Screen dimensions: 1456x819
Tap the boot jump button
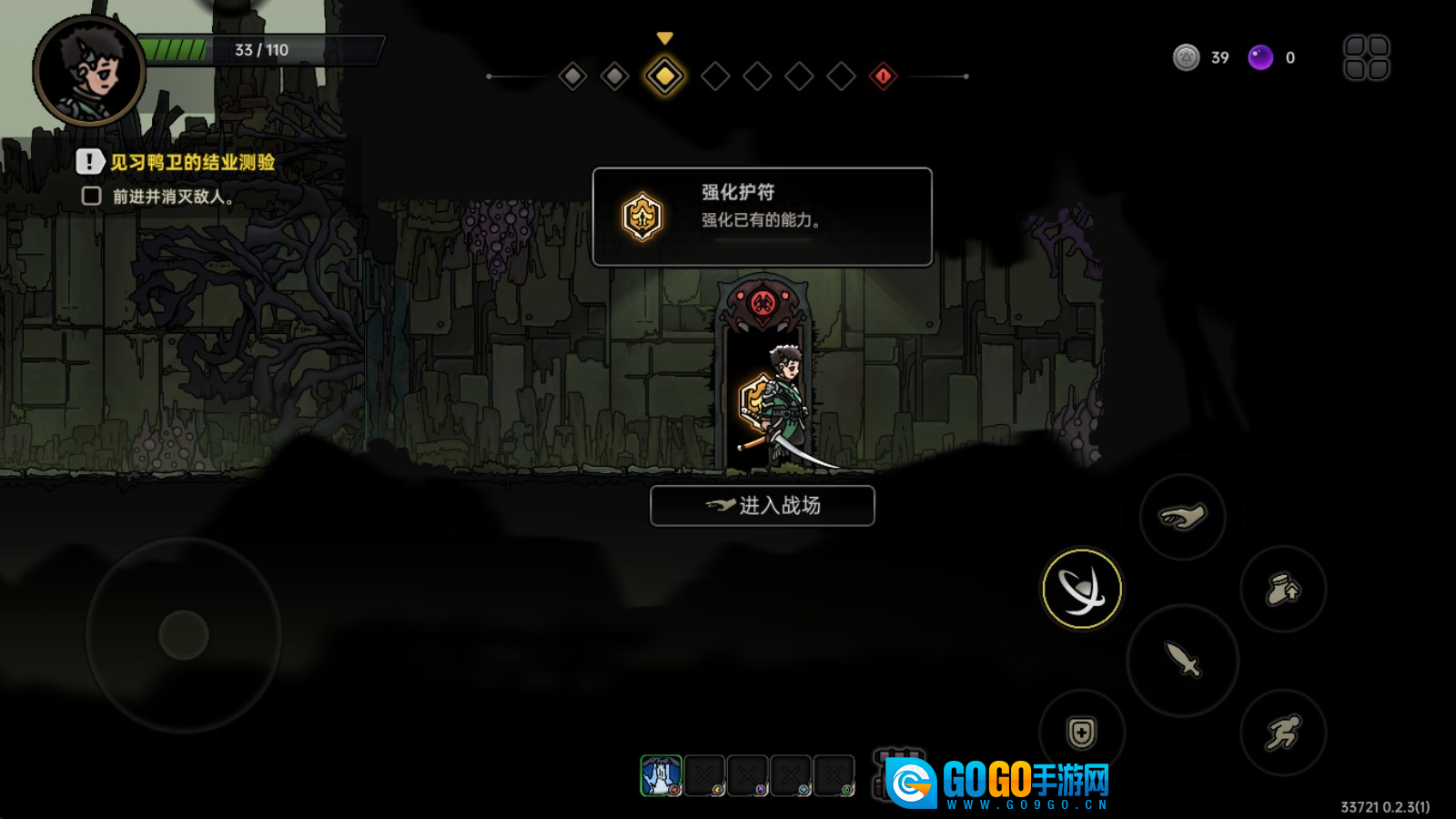point(1283,590)
